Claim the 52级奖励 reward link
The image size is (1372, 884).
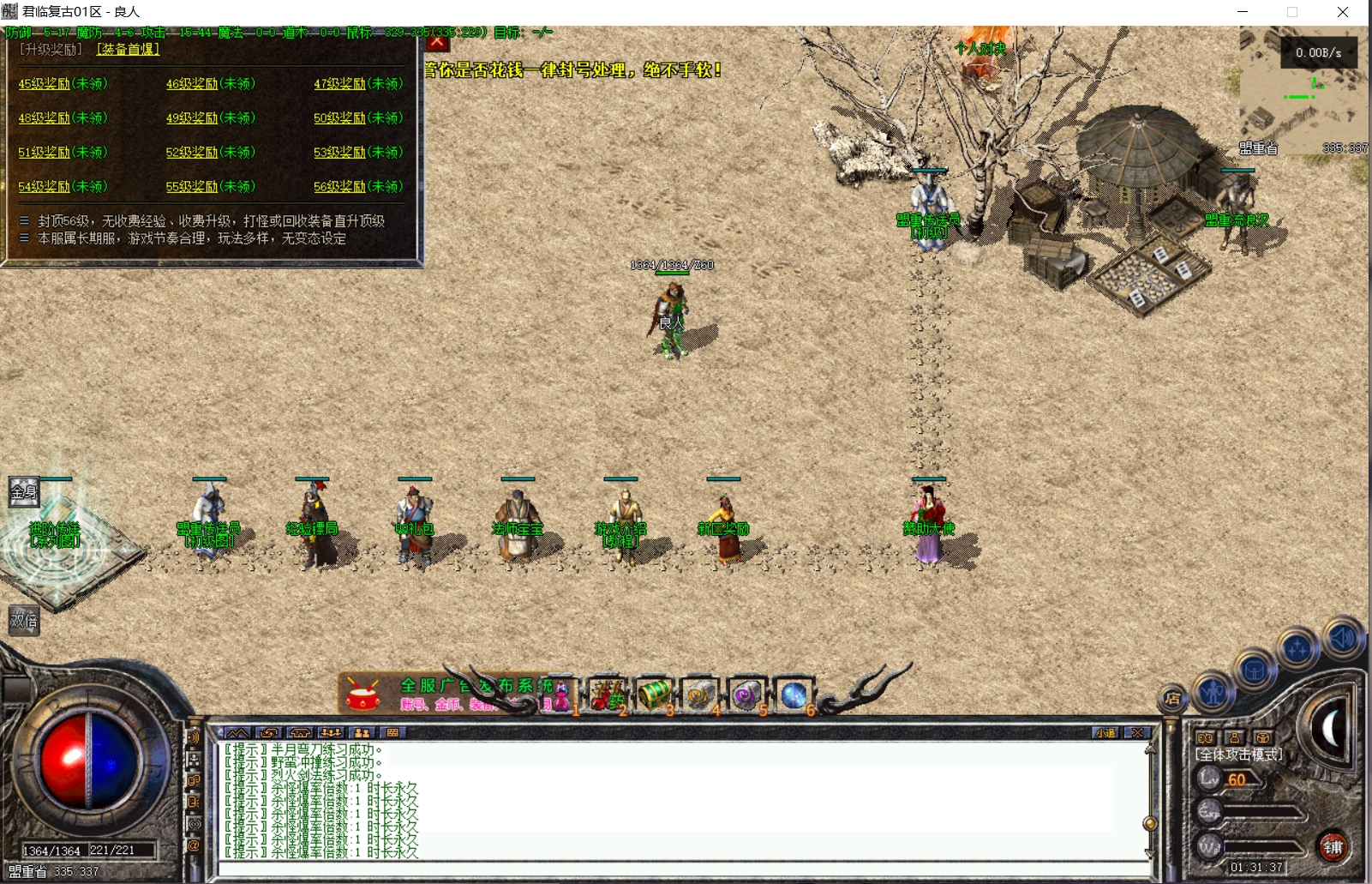[x=210, y=152]
